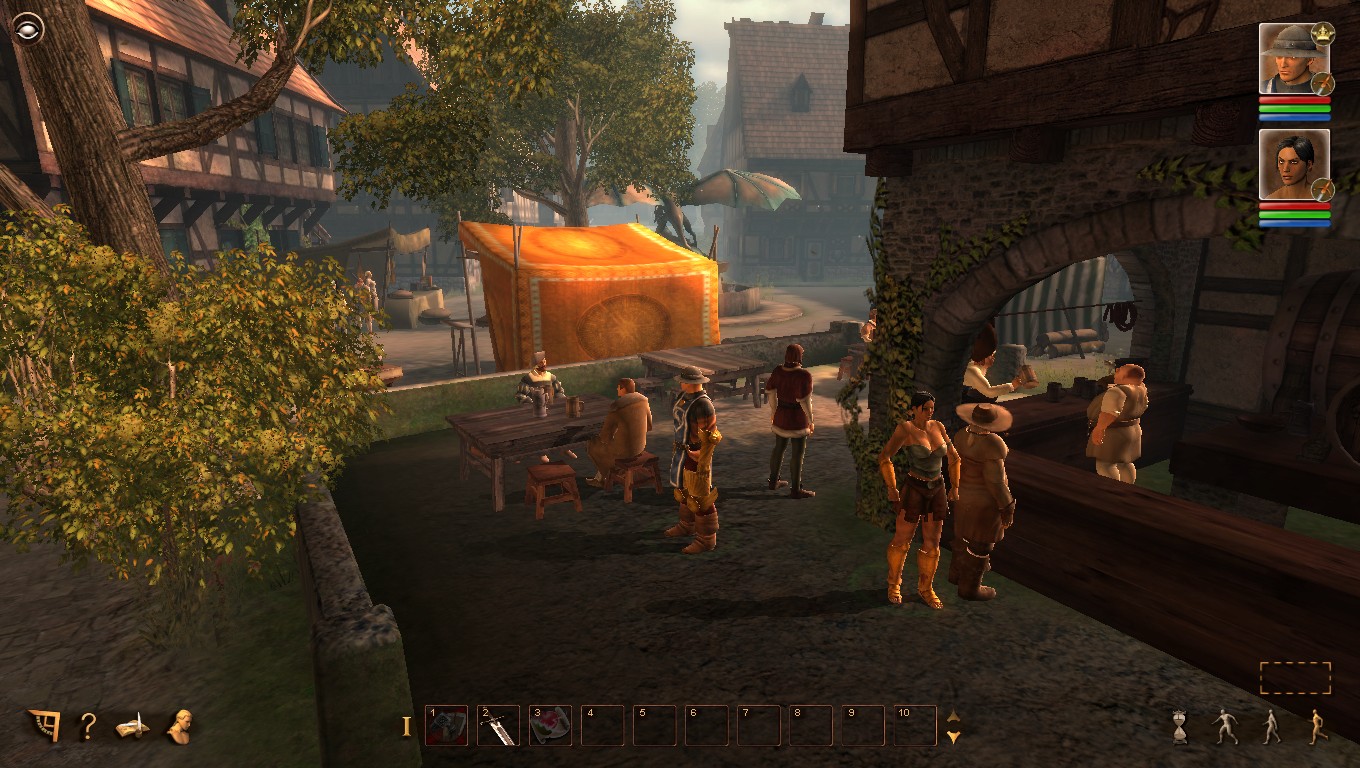
Task: Open the map icon at bottom left
Action: tap(45, 726)
